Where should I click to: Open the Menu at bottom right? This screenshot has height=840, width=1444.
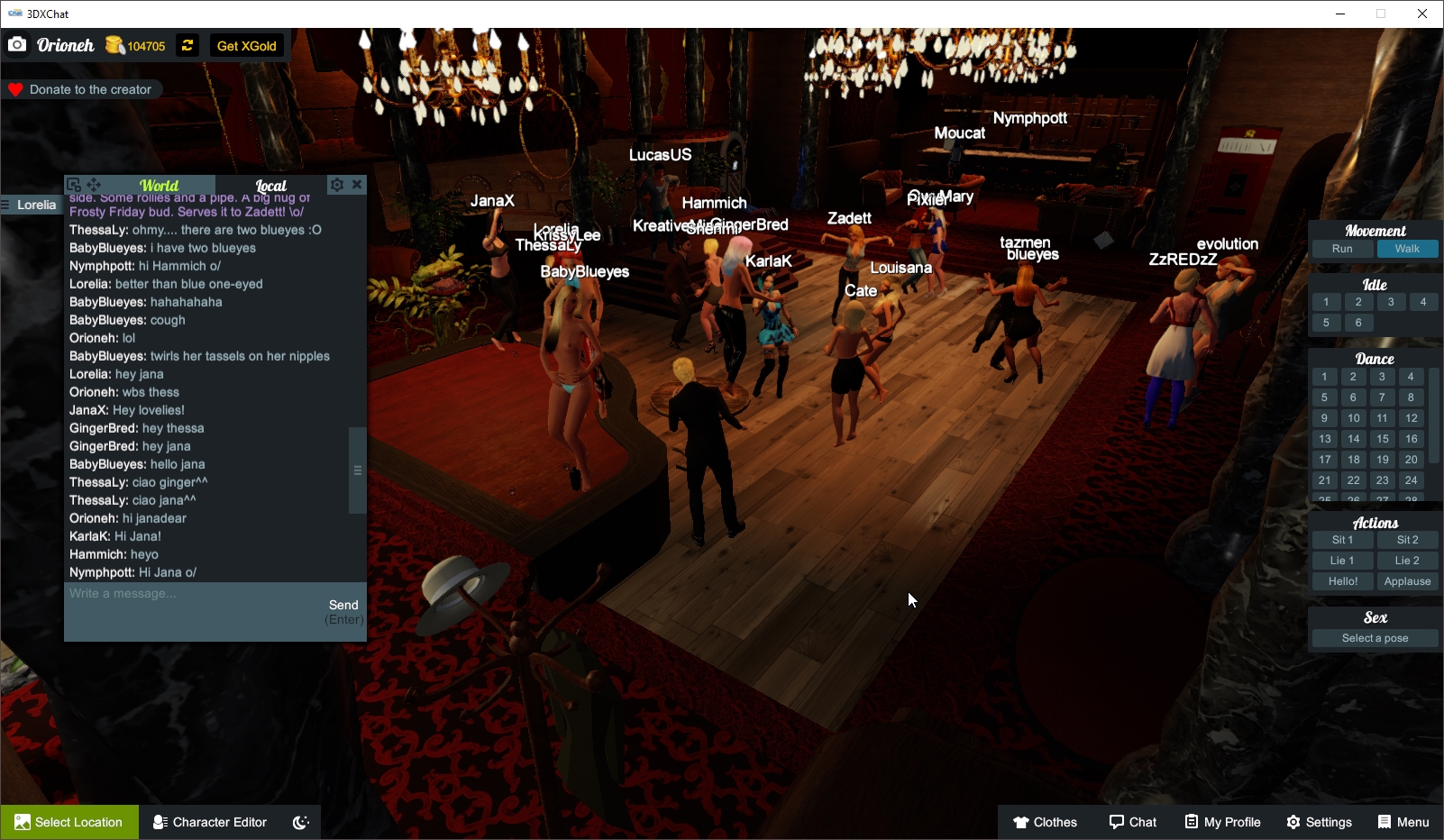point(1403,821)
